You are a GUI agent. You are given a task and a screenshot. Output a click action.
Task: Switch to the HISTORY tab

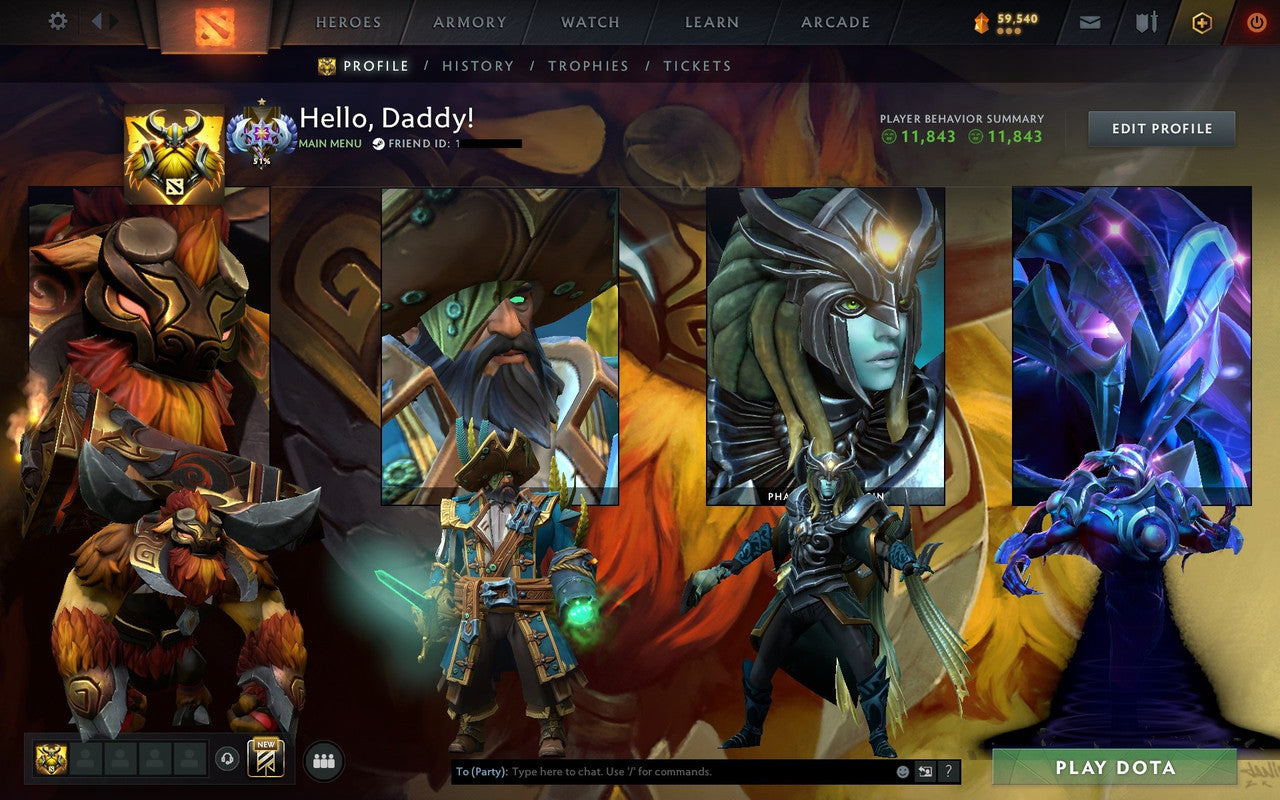(479, 65)
